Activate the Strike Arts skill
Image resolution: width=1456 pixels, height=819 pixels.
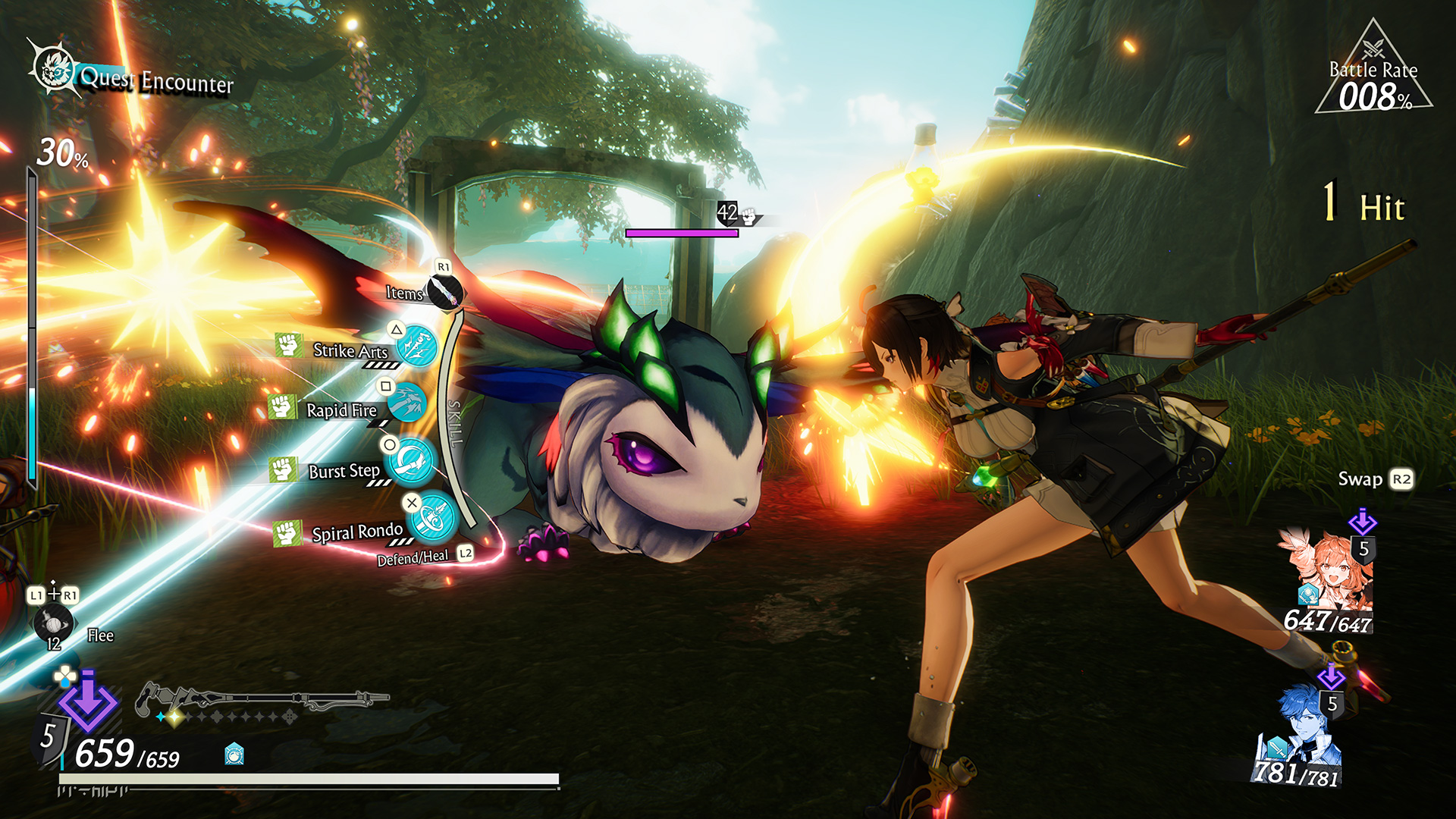[416, 347]
